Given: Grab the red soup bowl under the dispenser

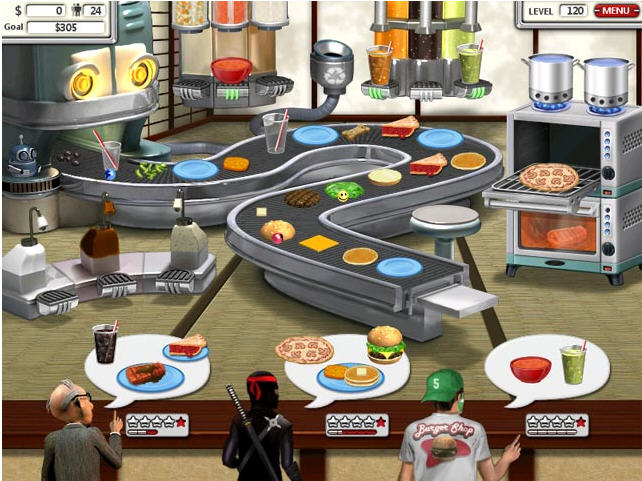Looking at the screenshot, I should pyautogui.click(x=231, y=70).
